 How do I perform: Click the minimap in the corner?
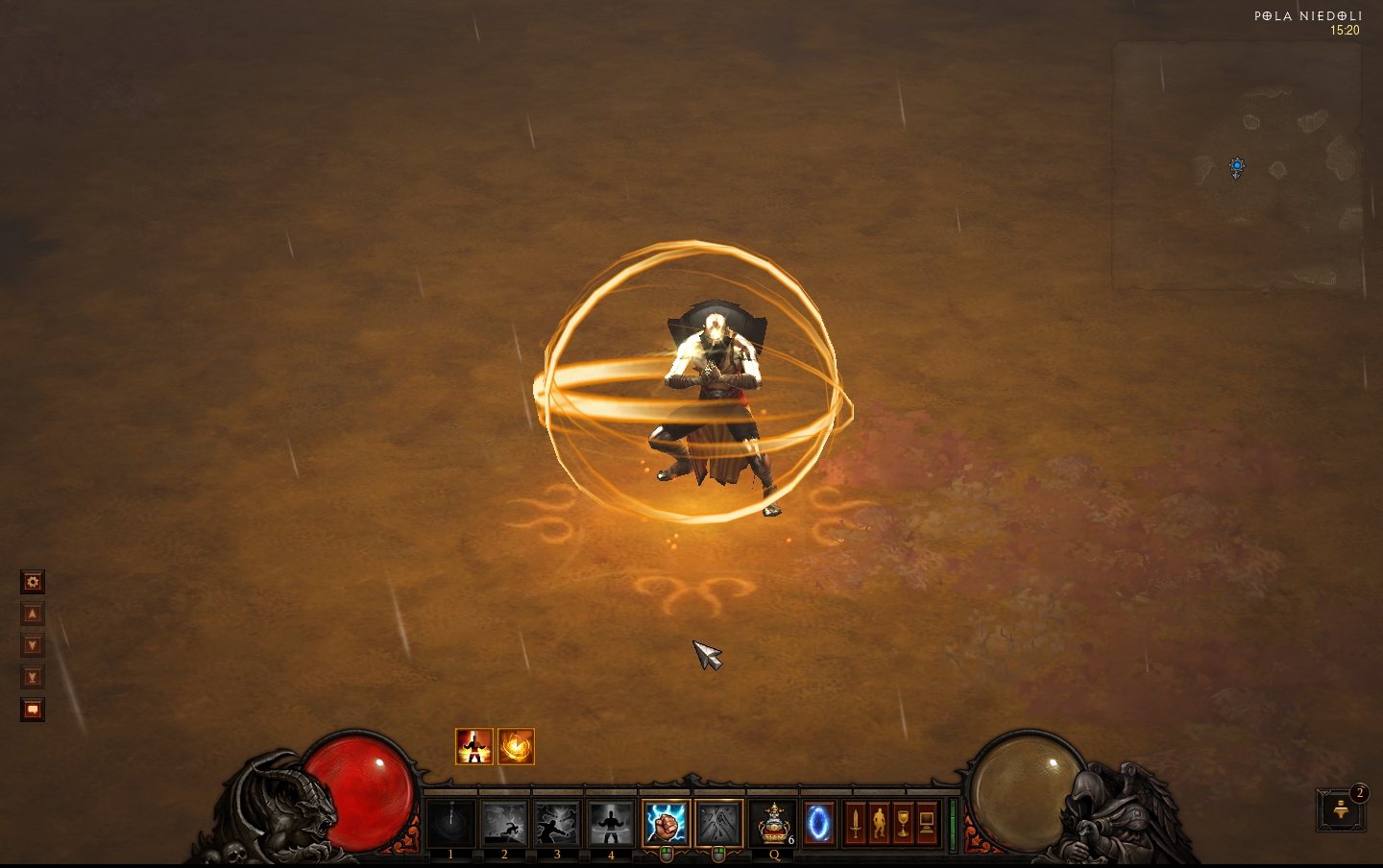click(x=1237, y=165)
